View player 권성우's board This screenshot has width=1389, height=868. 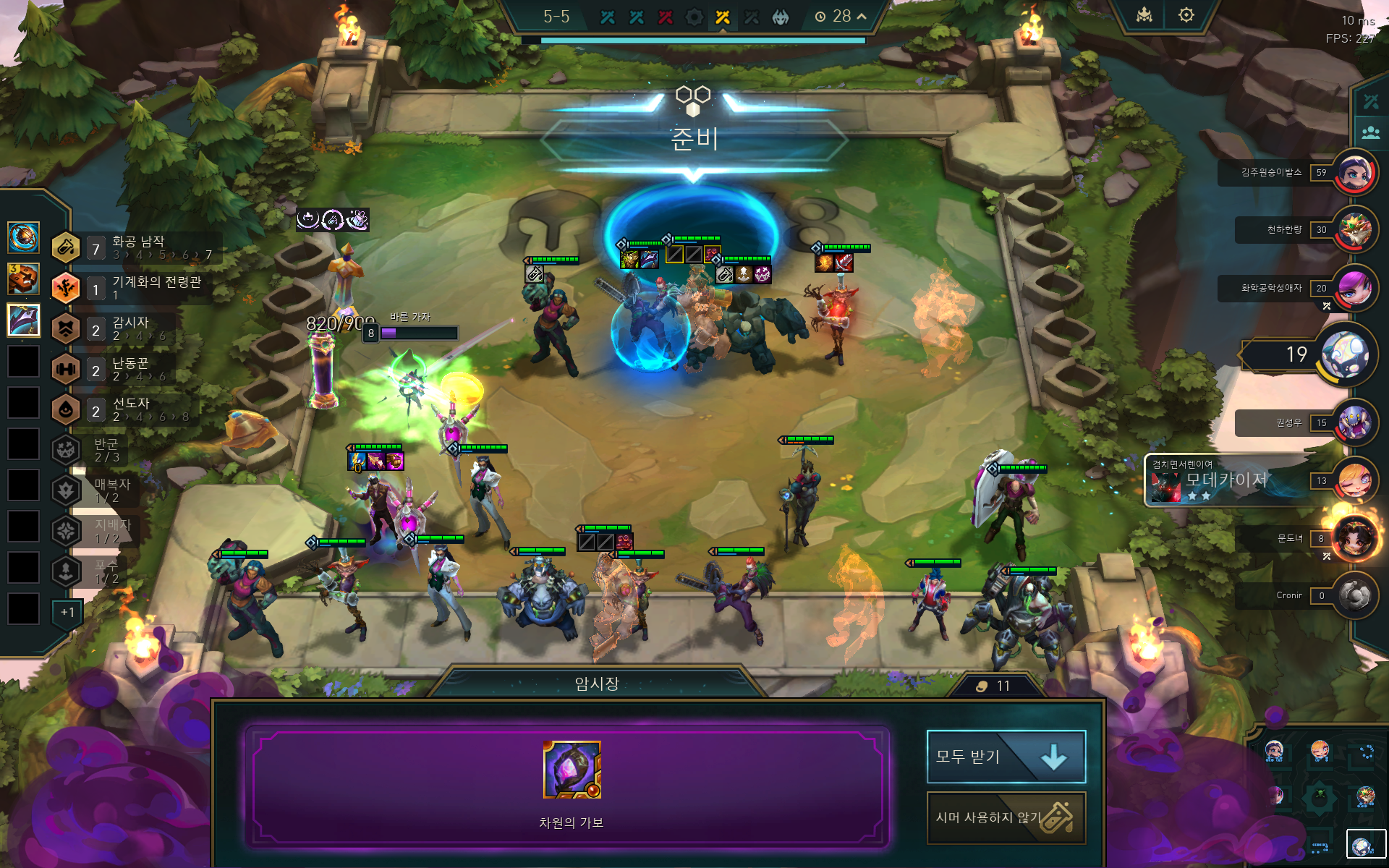[x=1355, y=423]
